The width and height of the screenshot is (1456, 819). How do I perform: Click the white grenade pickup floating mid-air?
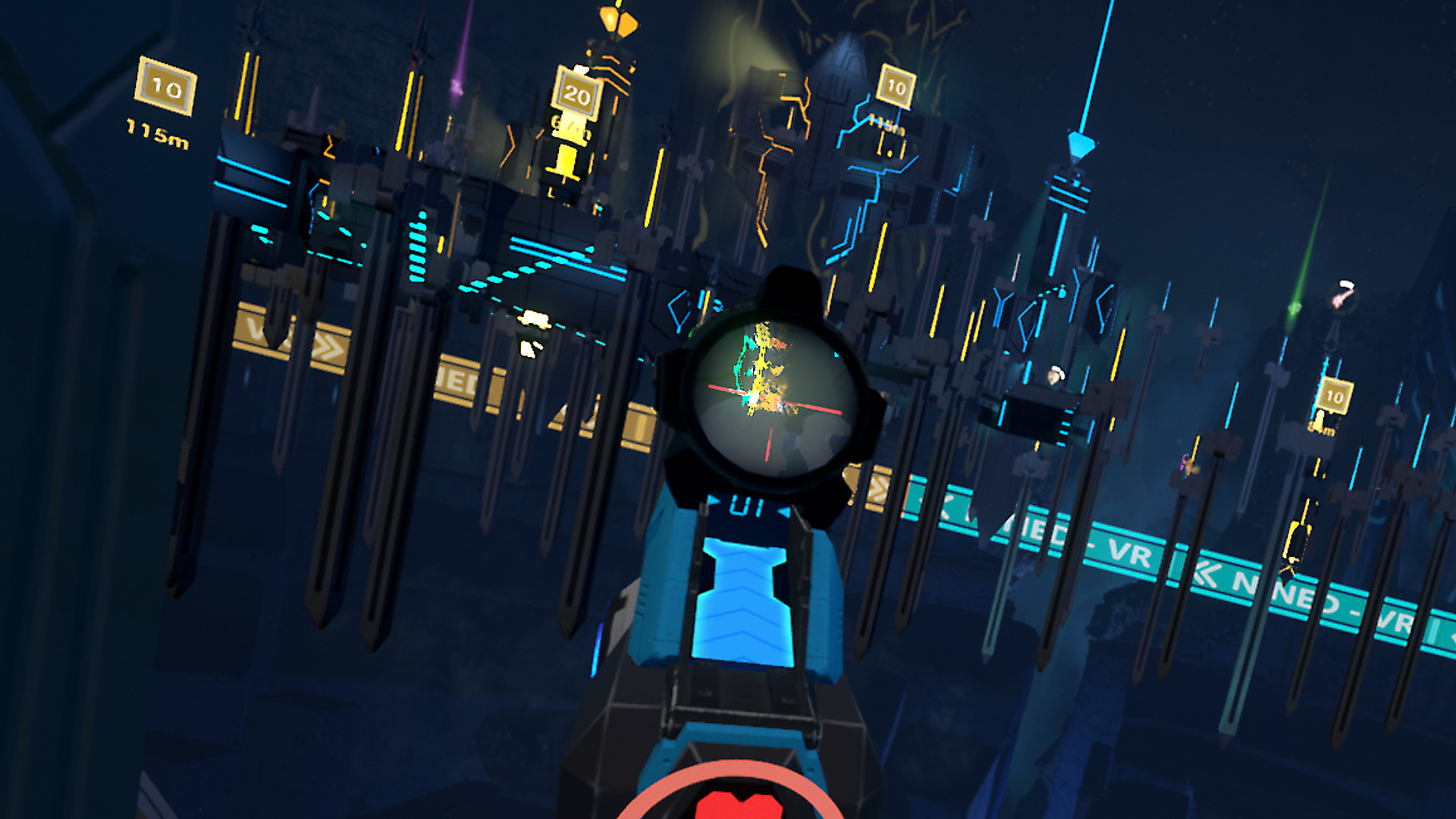click(1054, 375)
